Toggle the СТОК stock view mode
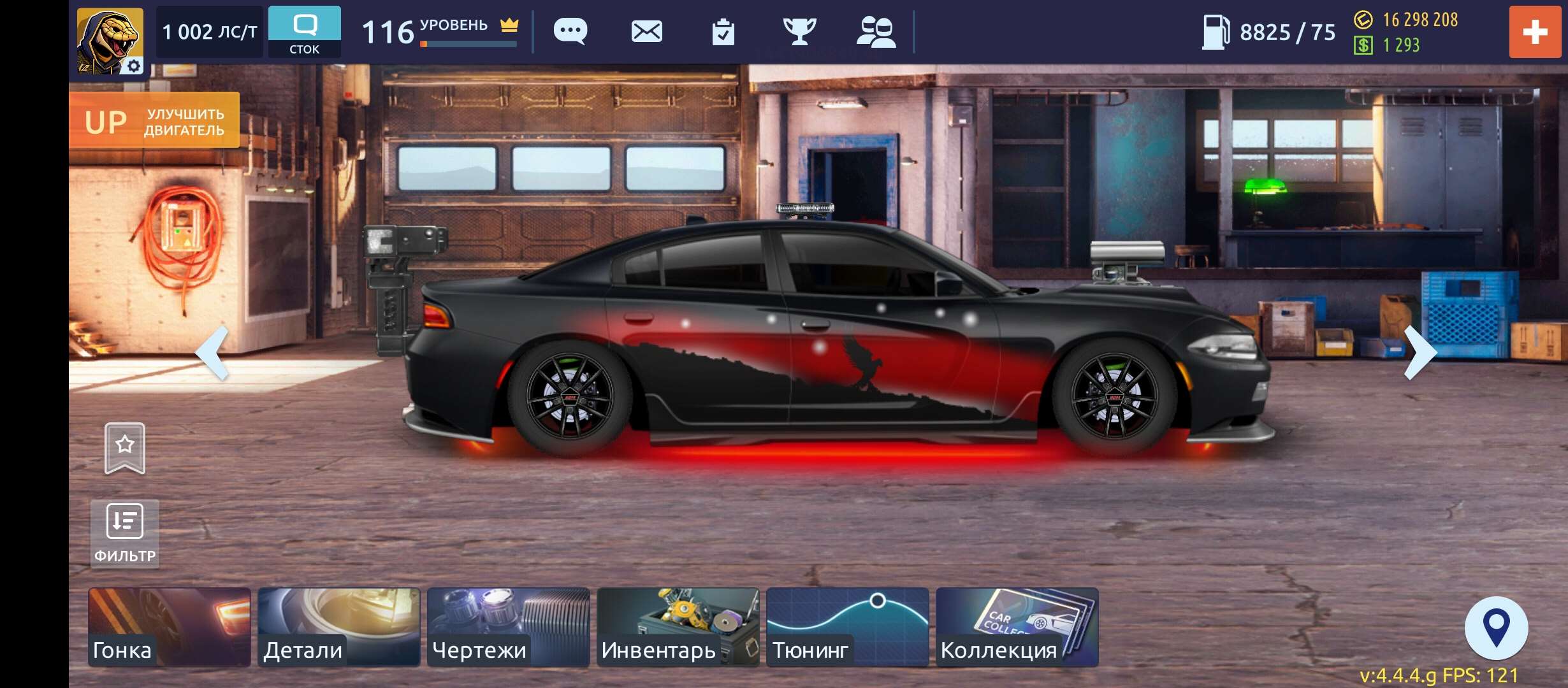 click(305, 30)
